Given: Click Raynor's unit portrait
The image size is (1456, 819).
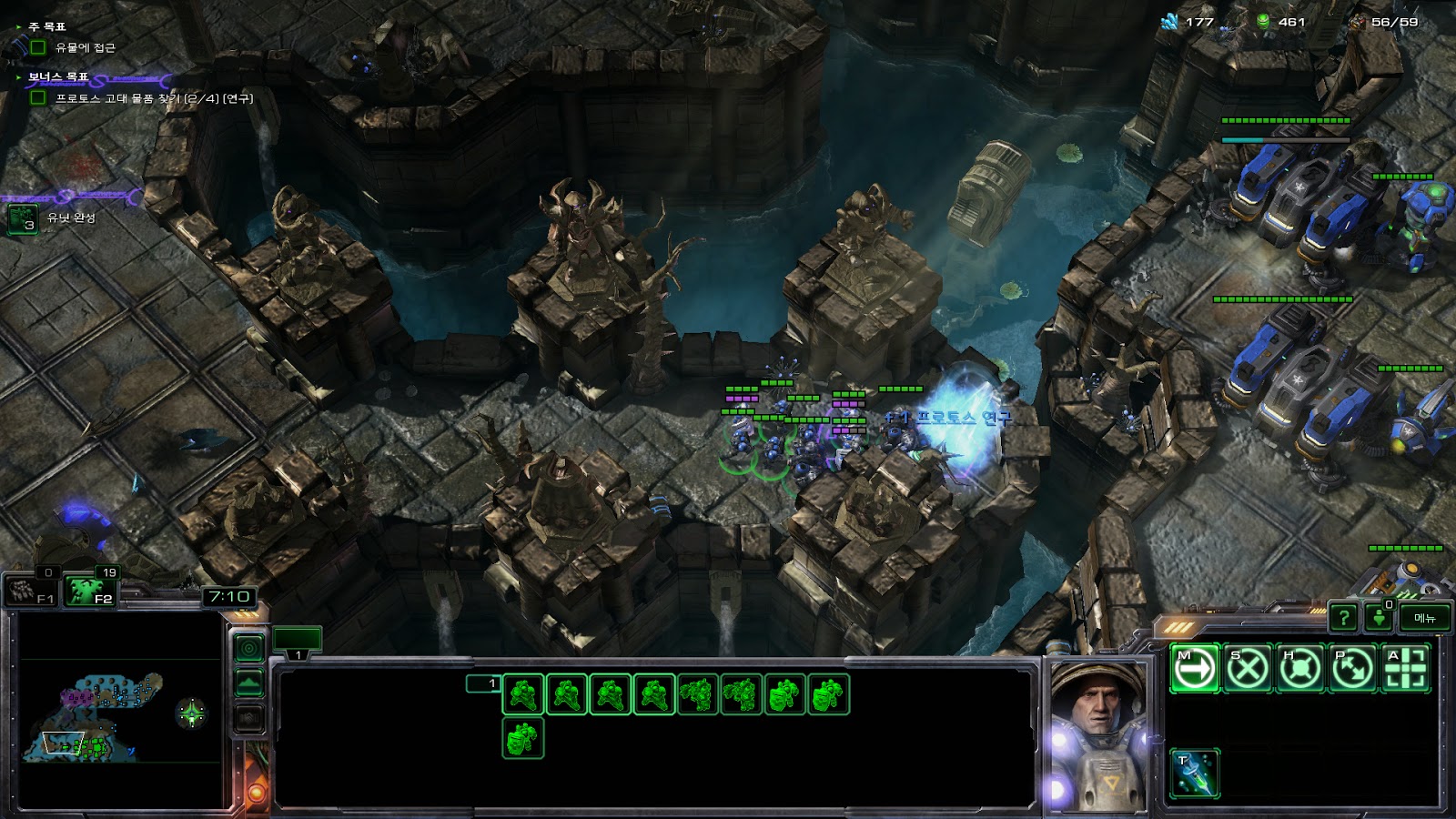Looking at the screenshot, I should click(1097, 733).
